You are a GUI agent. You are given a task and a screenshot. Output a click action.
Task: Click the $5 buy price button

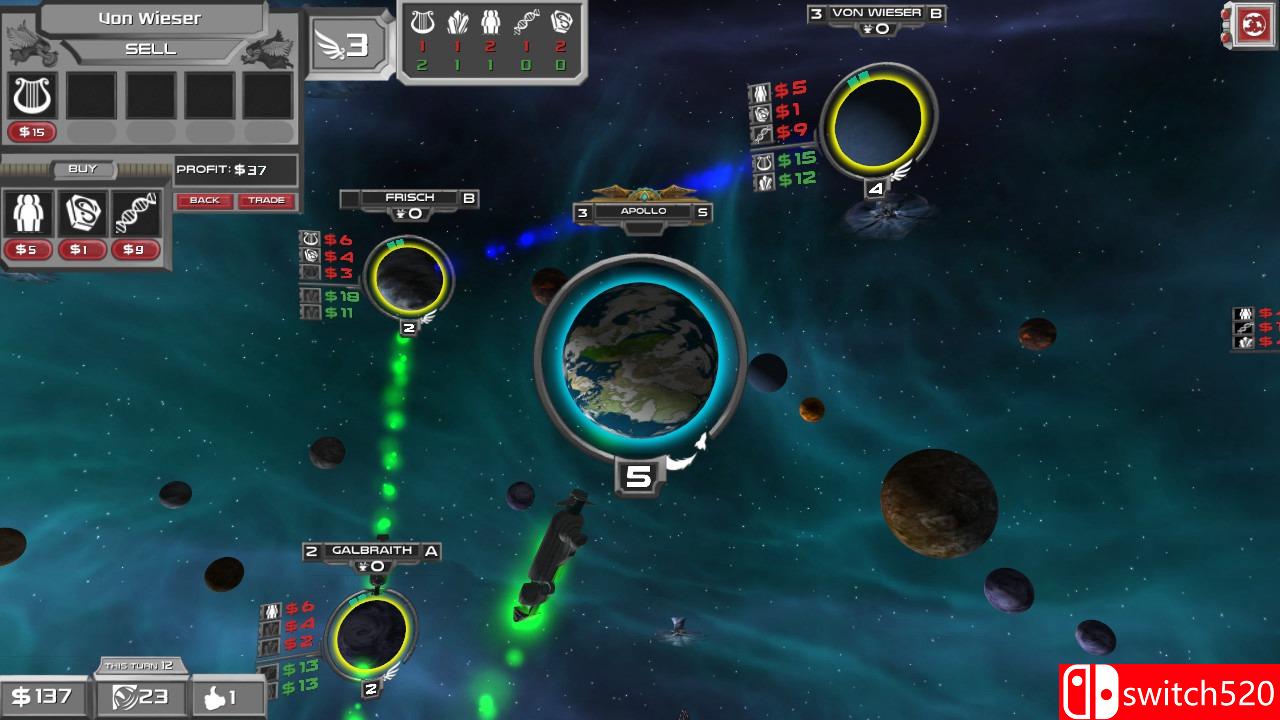(27, 250)
